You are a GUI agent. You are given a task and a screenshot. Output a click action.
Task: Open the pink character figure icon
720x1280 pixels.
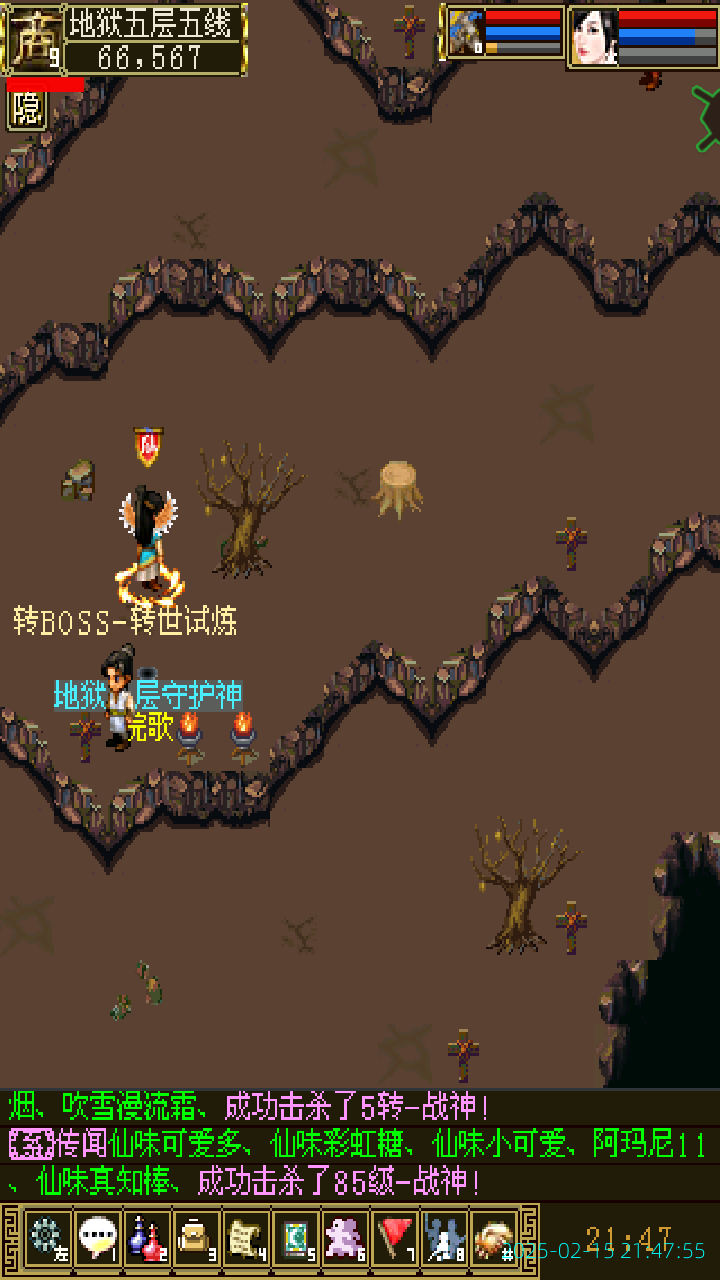click(346, 1238)
